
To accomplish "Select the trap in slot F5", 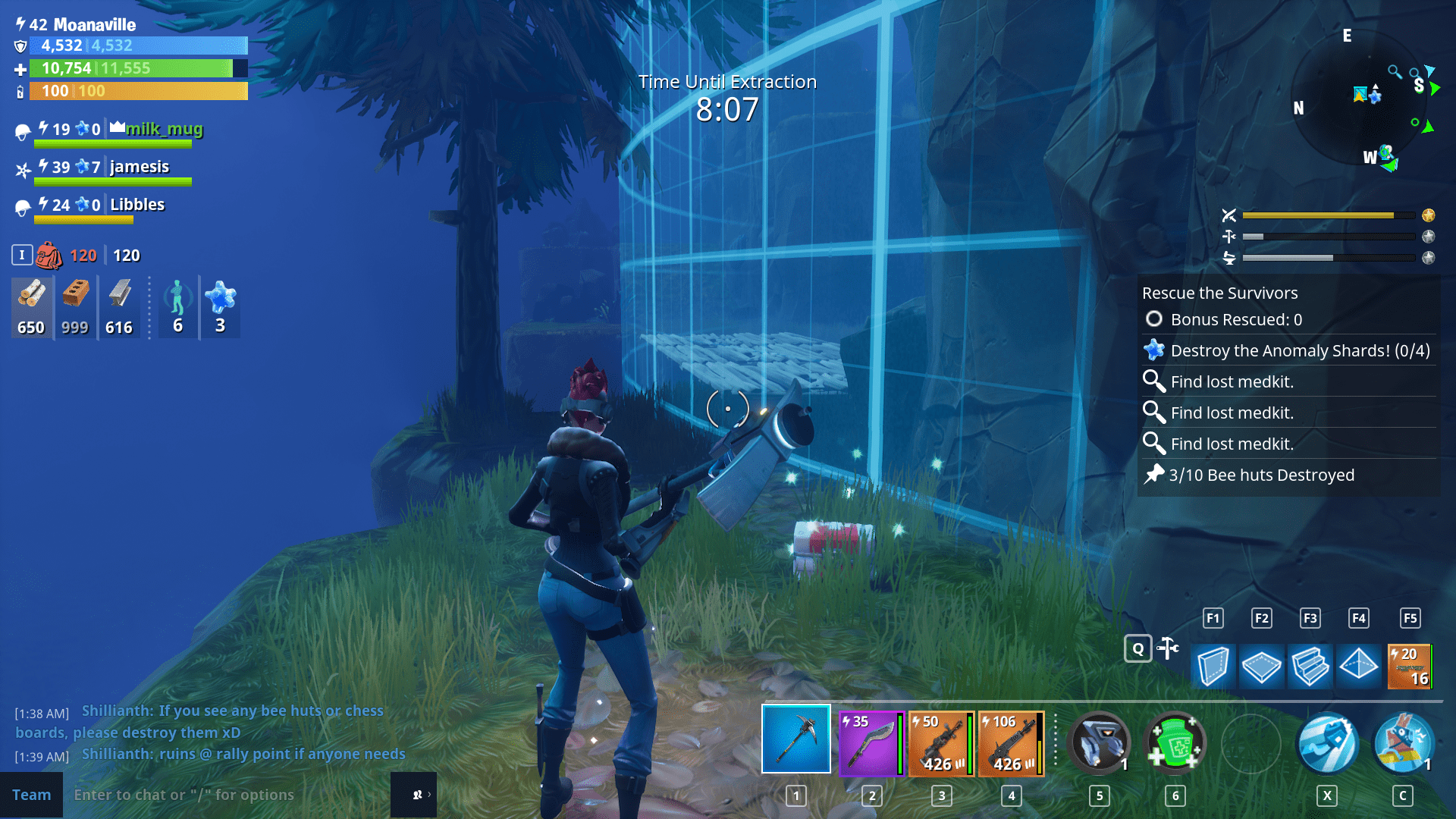I will click(x=1409, y=667).
